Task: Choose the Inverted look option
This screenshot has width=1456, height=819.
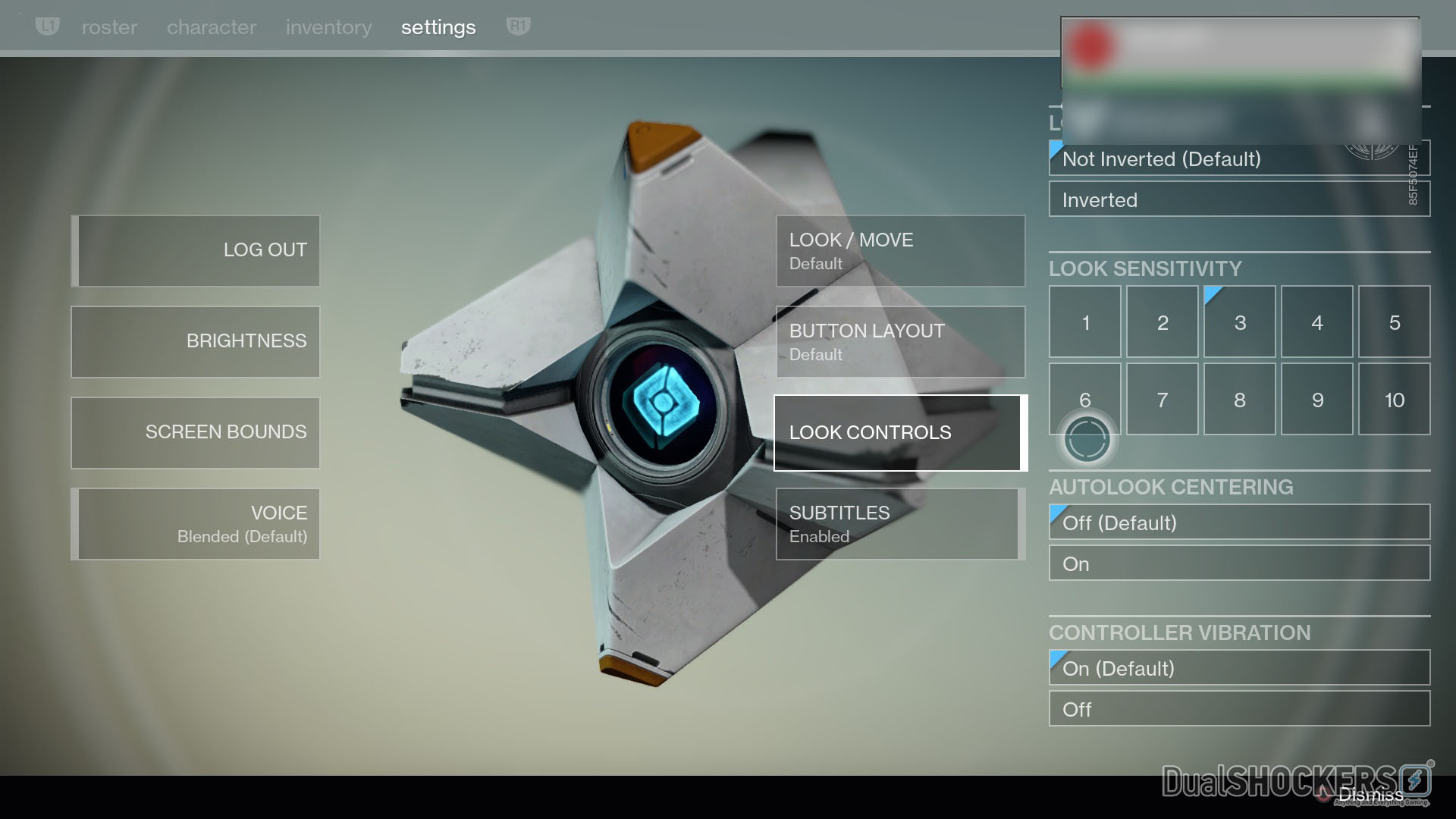Action: point(1239,199)
